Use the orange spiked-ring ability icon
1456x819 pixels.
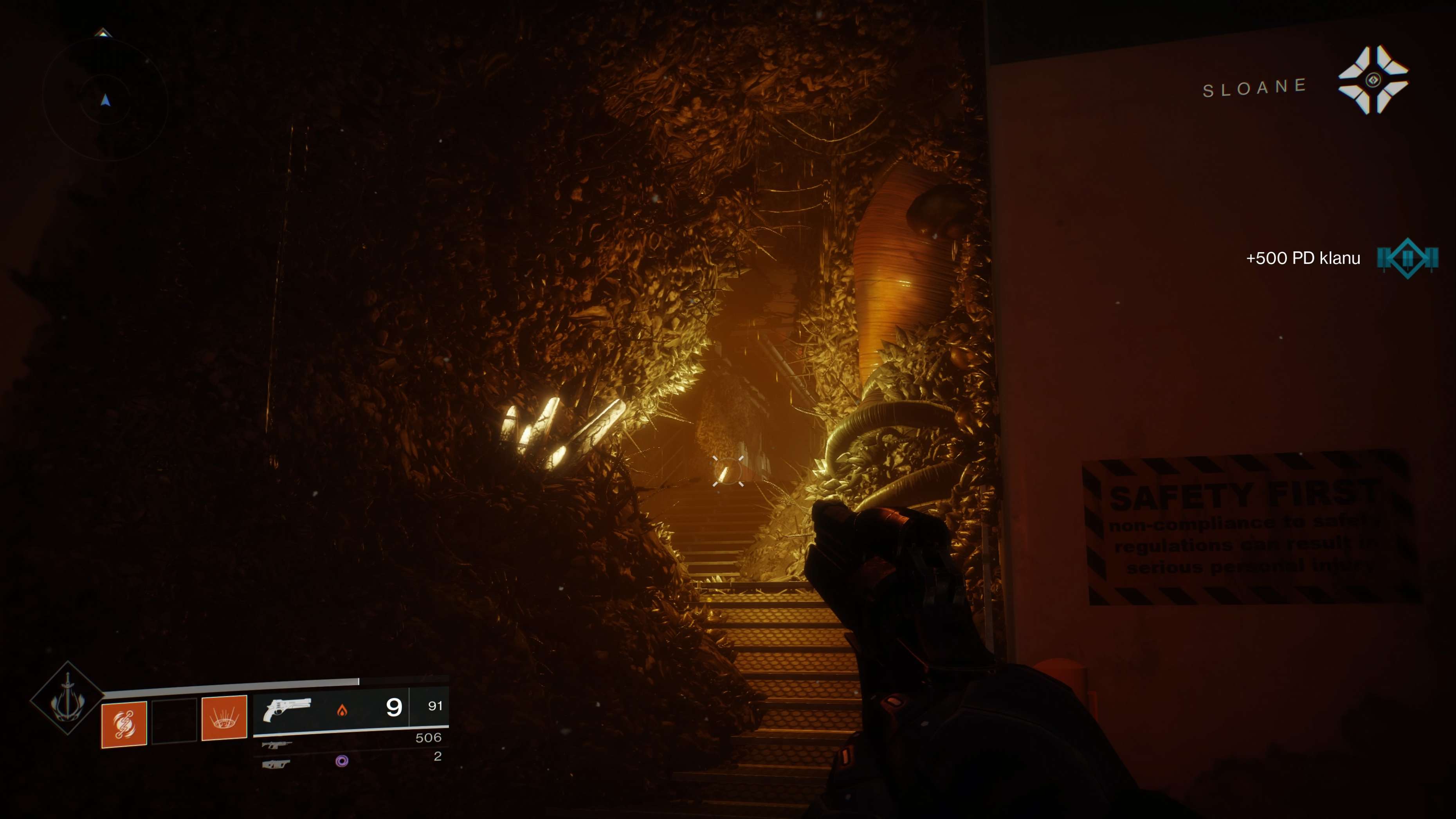coord(224,718)
